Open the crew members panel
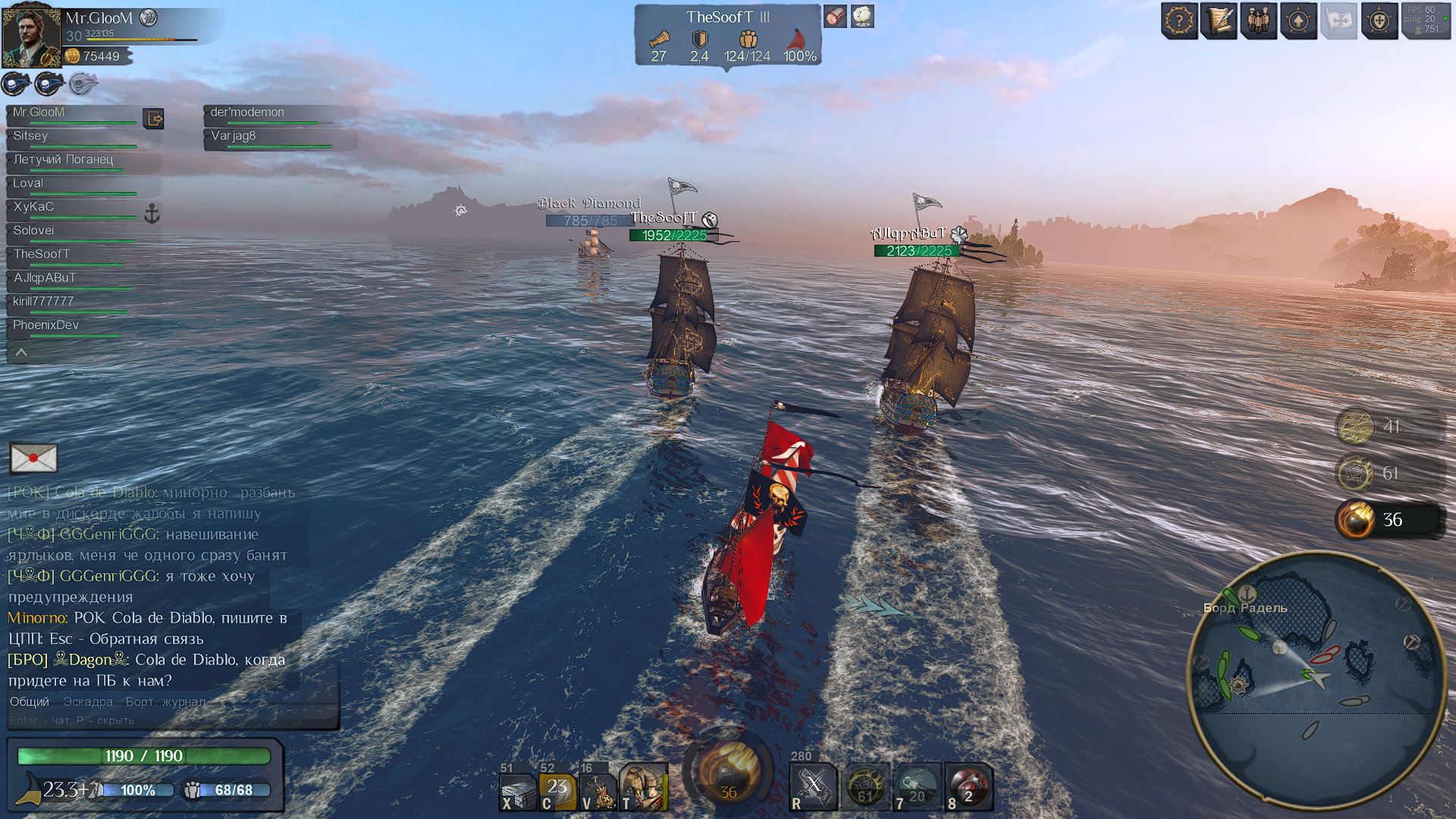 pos(1259,21)
